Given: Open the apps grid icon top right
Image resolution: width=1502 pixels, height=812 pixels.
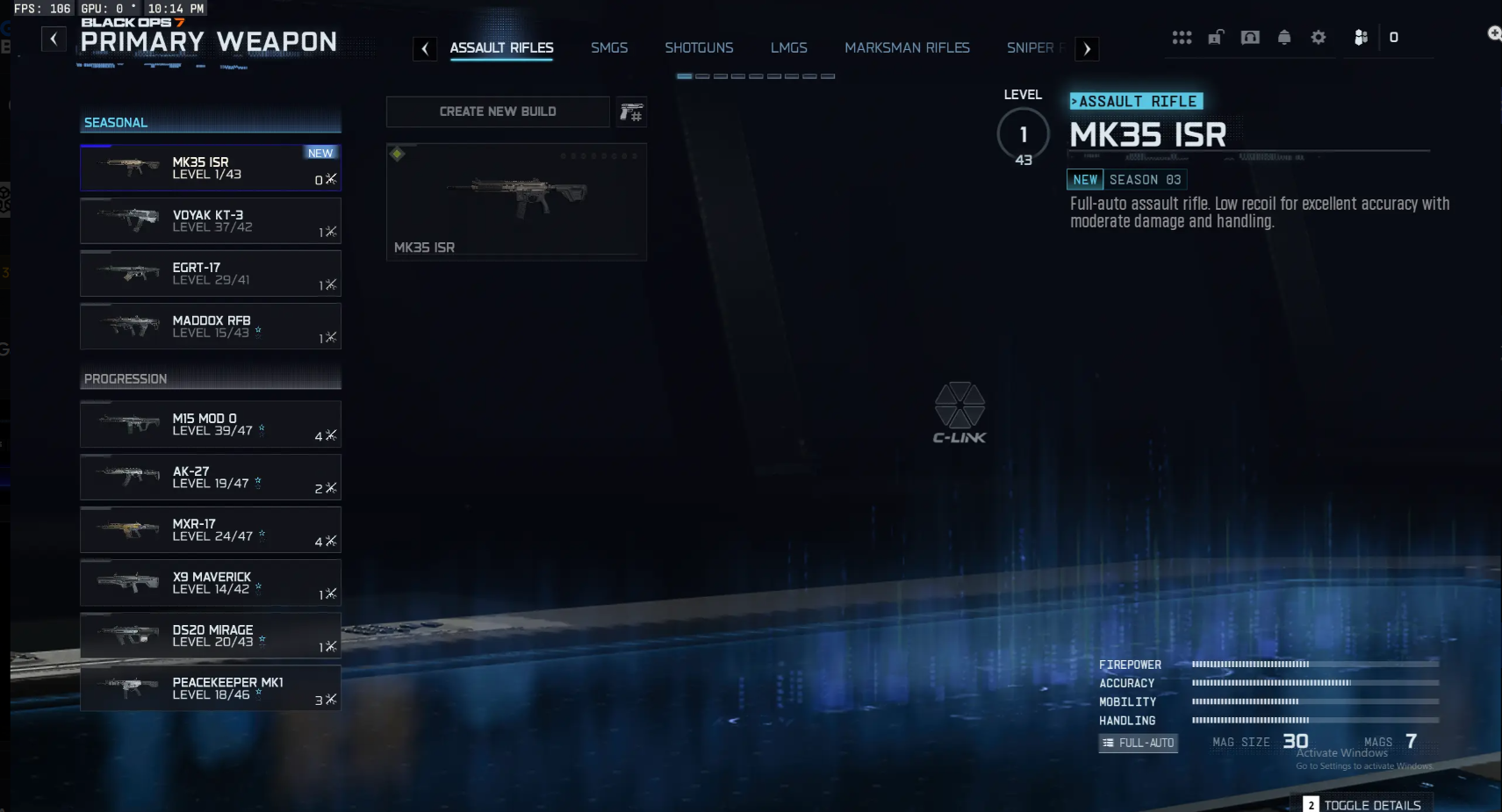Looking at the screenshot, I should coord(1182,38).
